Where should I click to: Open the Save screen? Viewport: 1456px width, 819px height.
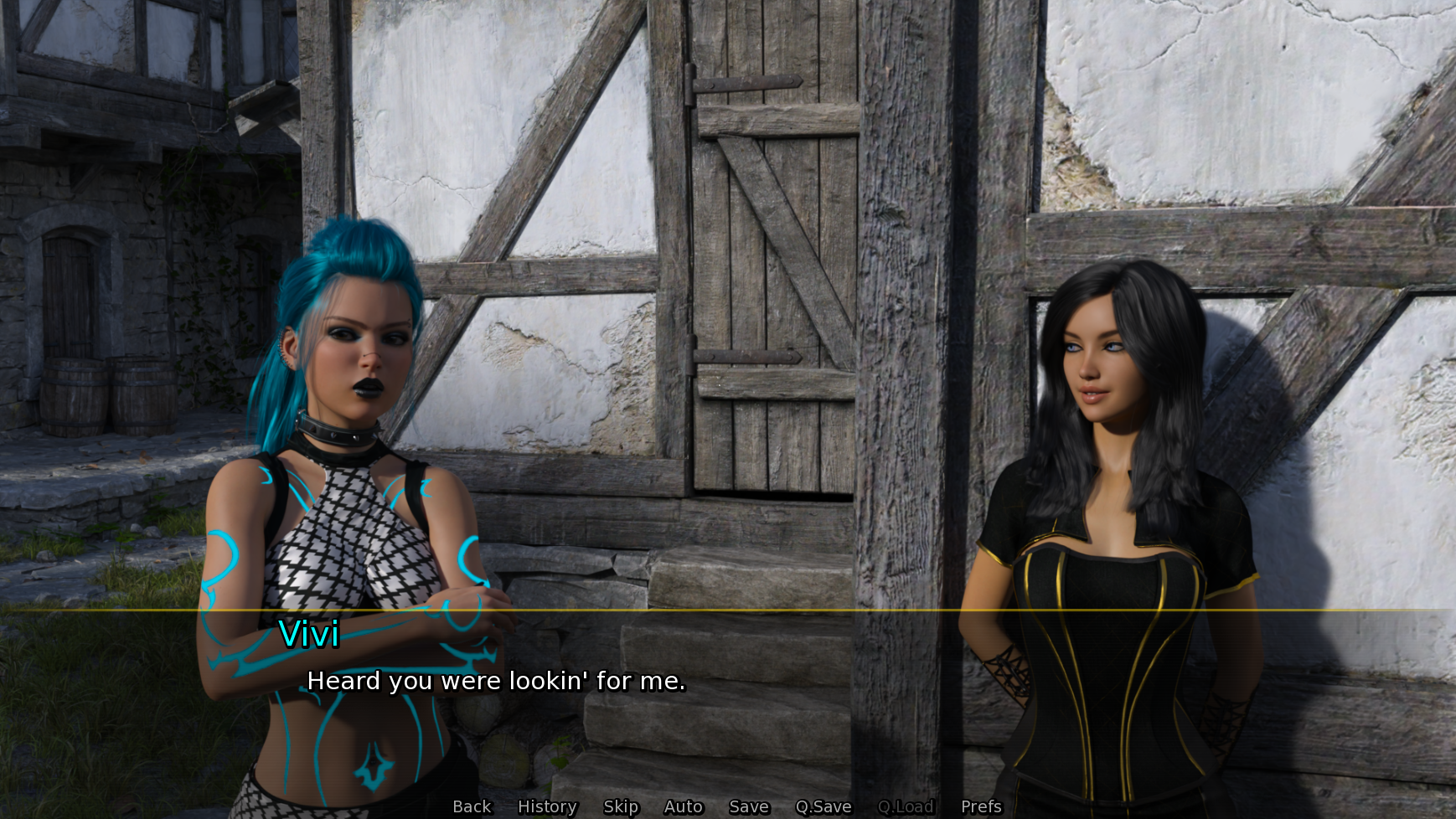click(748, 806)
